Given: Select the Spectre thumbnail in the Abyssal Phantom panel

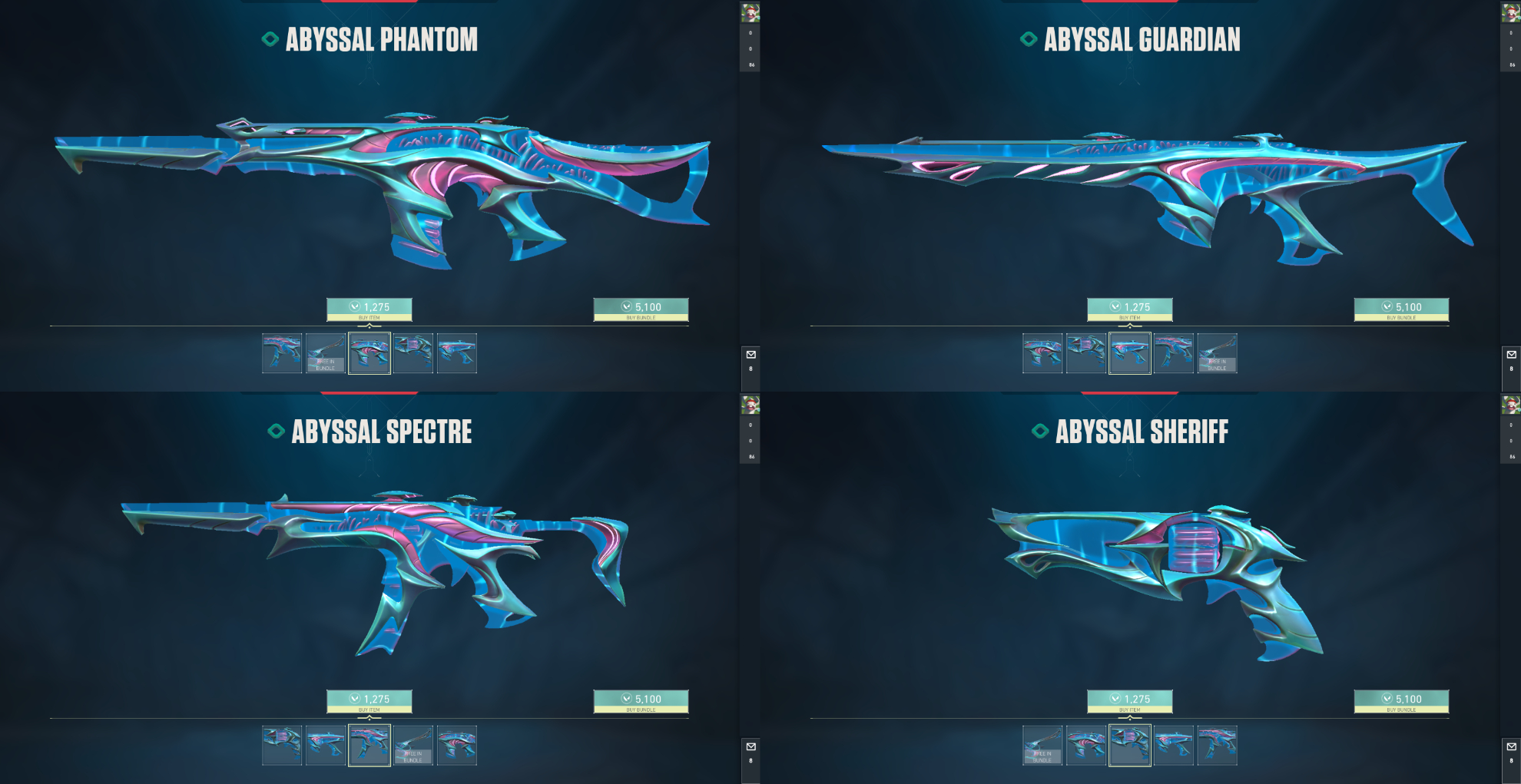Looking at the screenshot, I should [282, 353].
